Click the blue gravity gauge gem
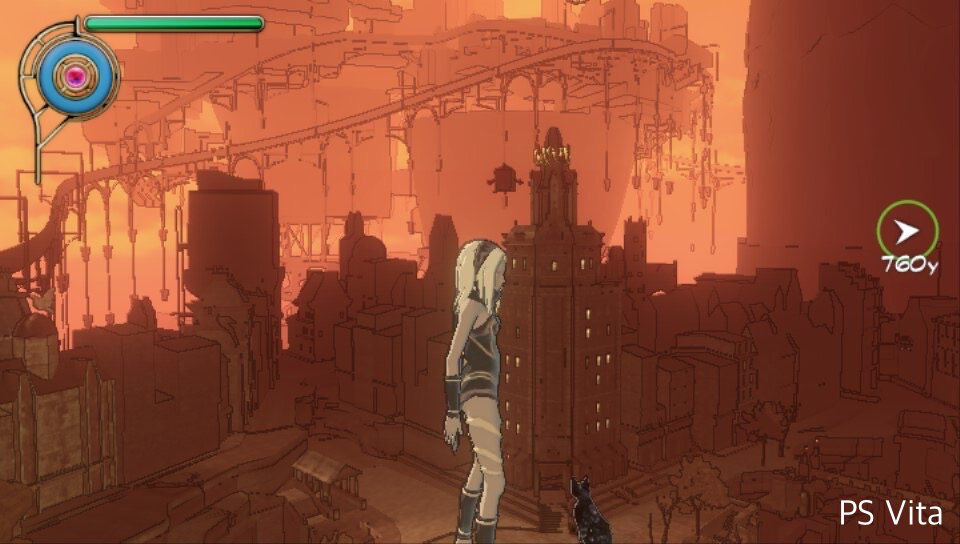 click(x=74, y=74)
